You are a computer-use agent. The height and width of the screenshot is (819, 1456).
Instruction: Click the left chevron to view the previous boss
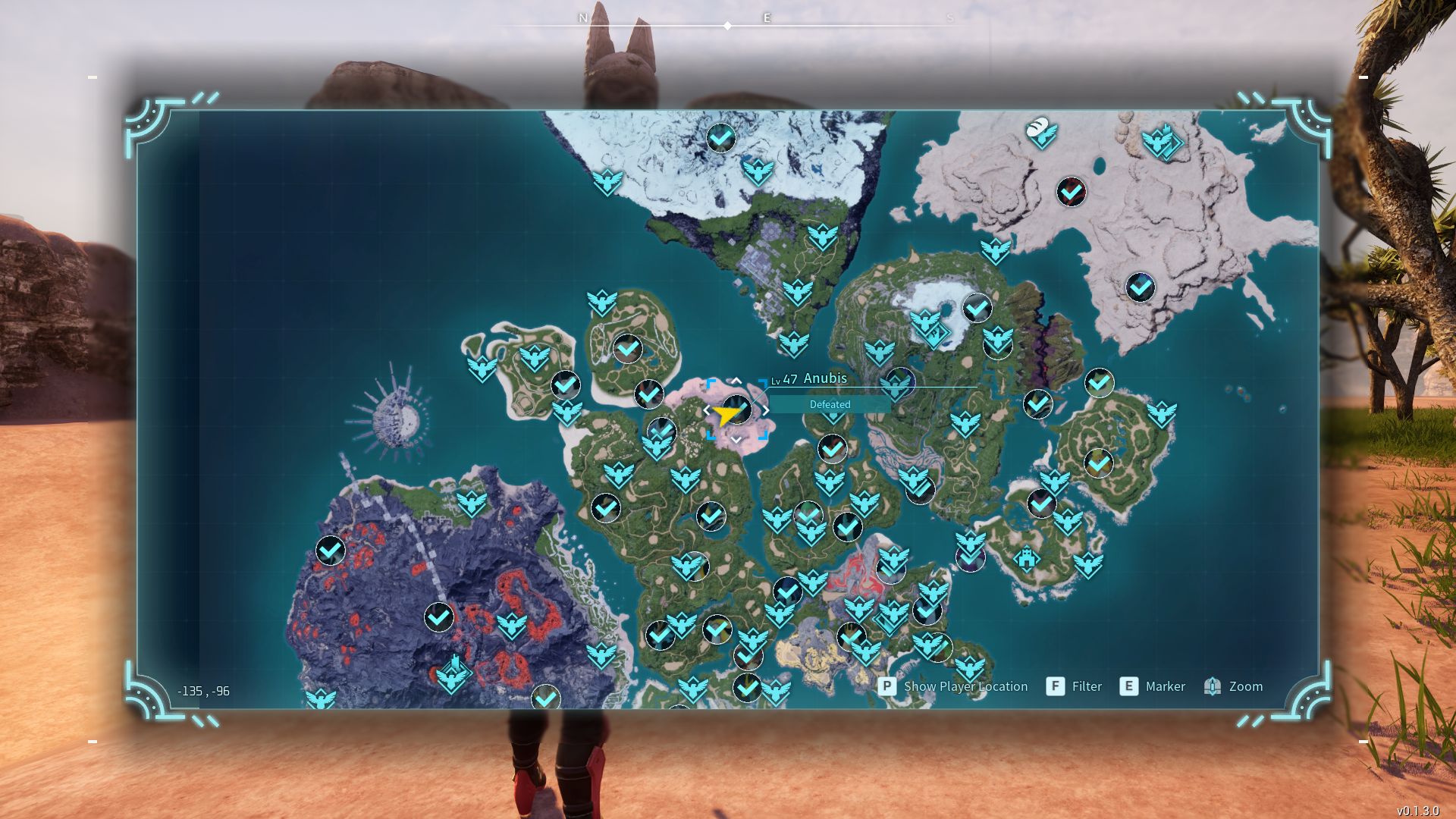[x=707, y=408]
